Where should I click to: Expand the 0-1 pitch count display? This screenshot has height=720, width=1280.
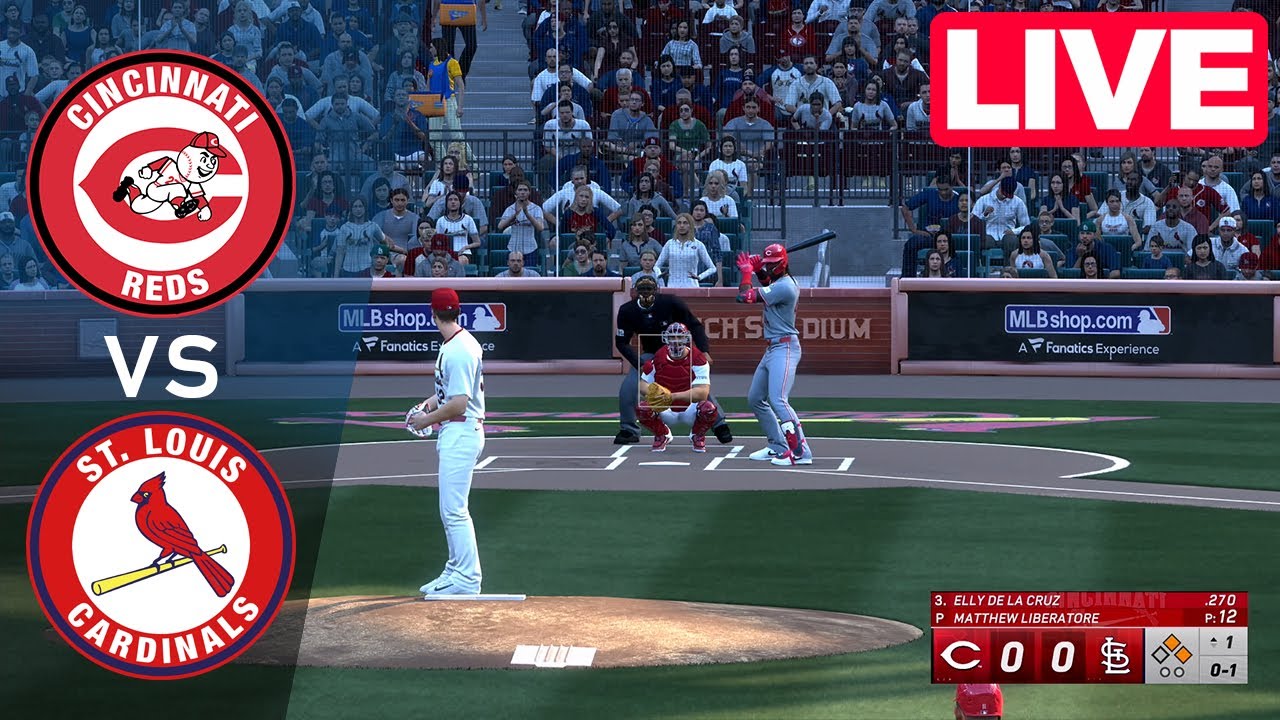point(1224,671)
